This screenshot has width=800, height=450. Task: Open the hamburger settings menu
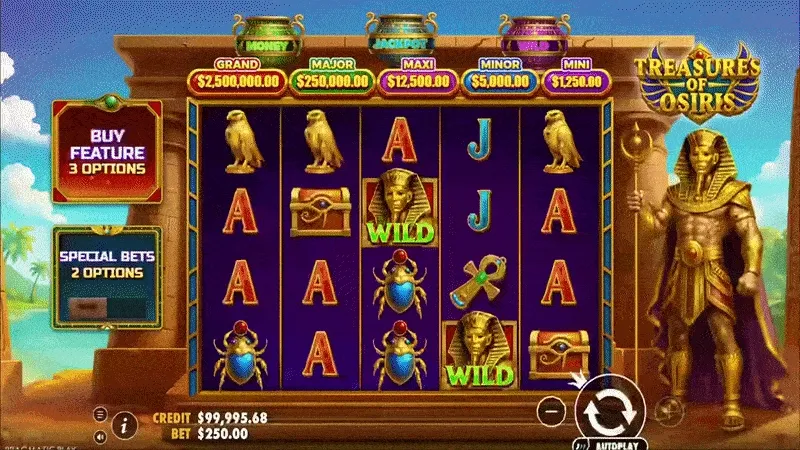click(x=100, y=413)
